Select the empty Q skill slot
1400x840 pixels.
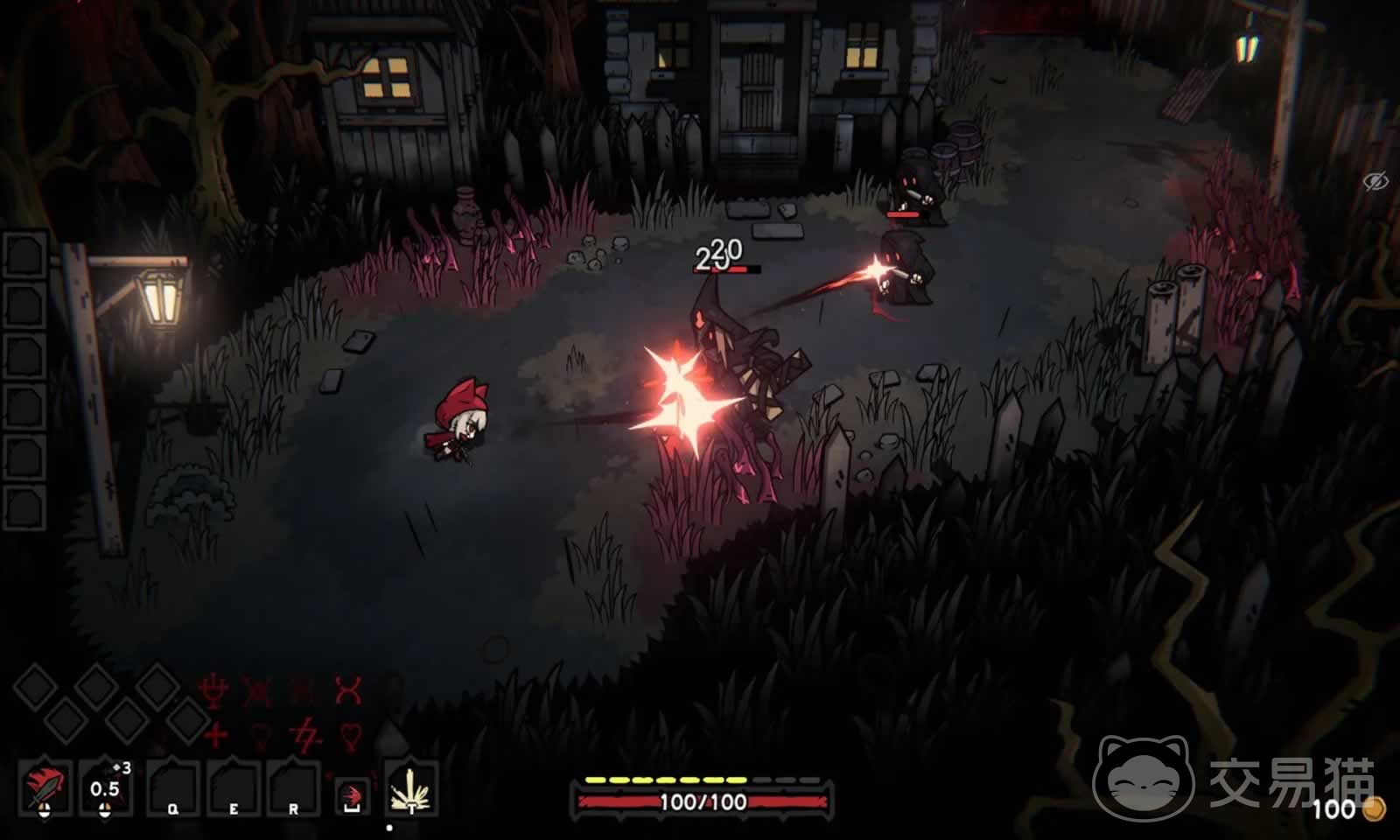(173, 787)
